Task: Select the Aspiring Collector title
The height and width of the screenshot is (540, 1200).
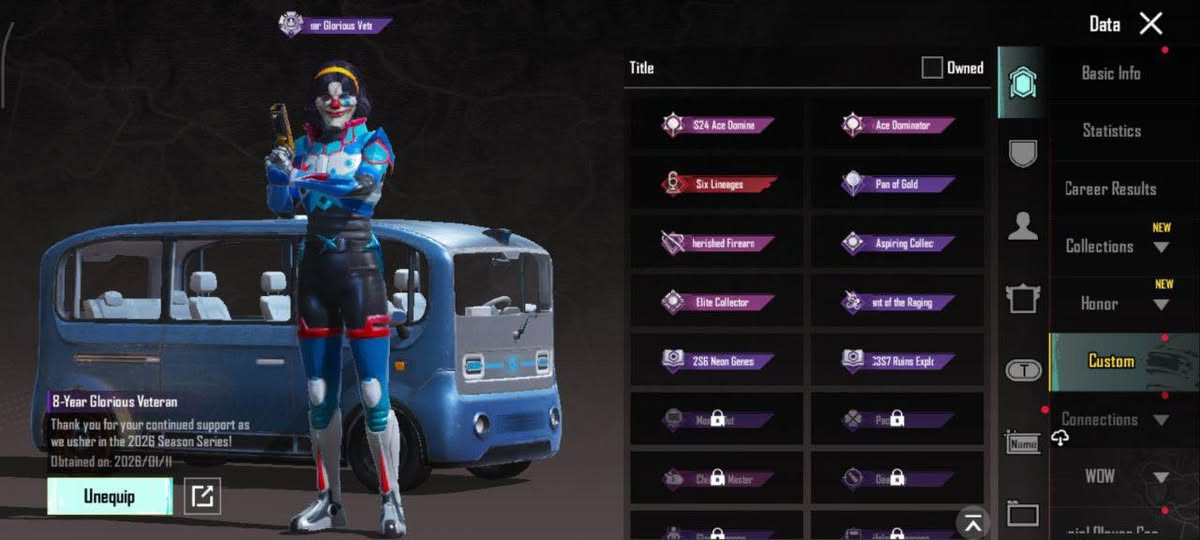Action: coord(897,243)
